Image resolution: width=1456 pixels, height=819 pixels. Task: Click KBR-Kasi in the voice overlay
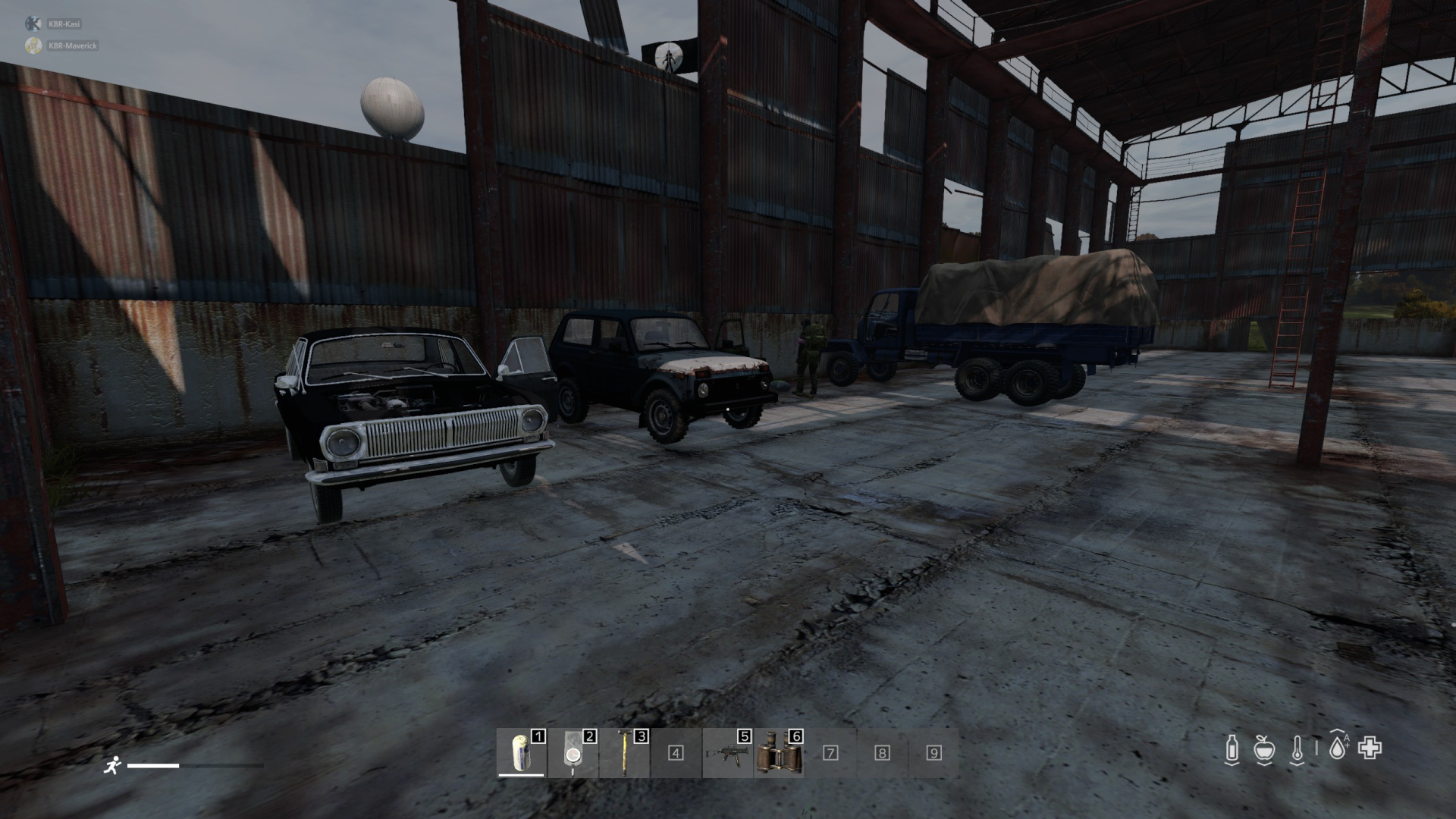[64, 24]
